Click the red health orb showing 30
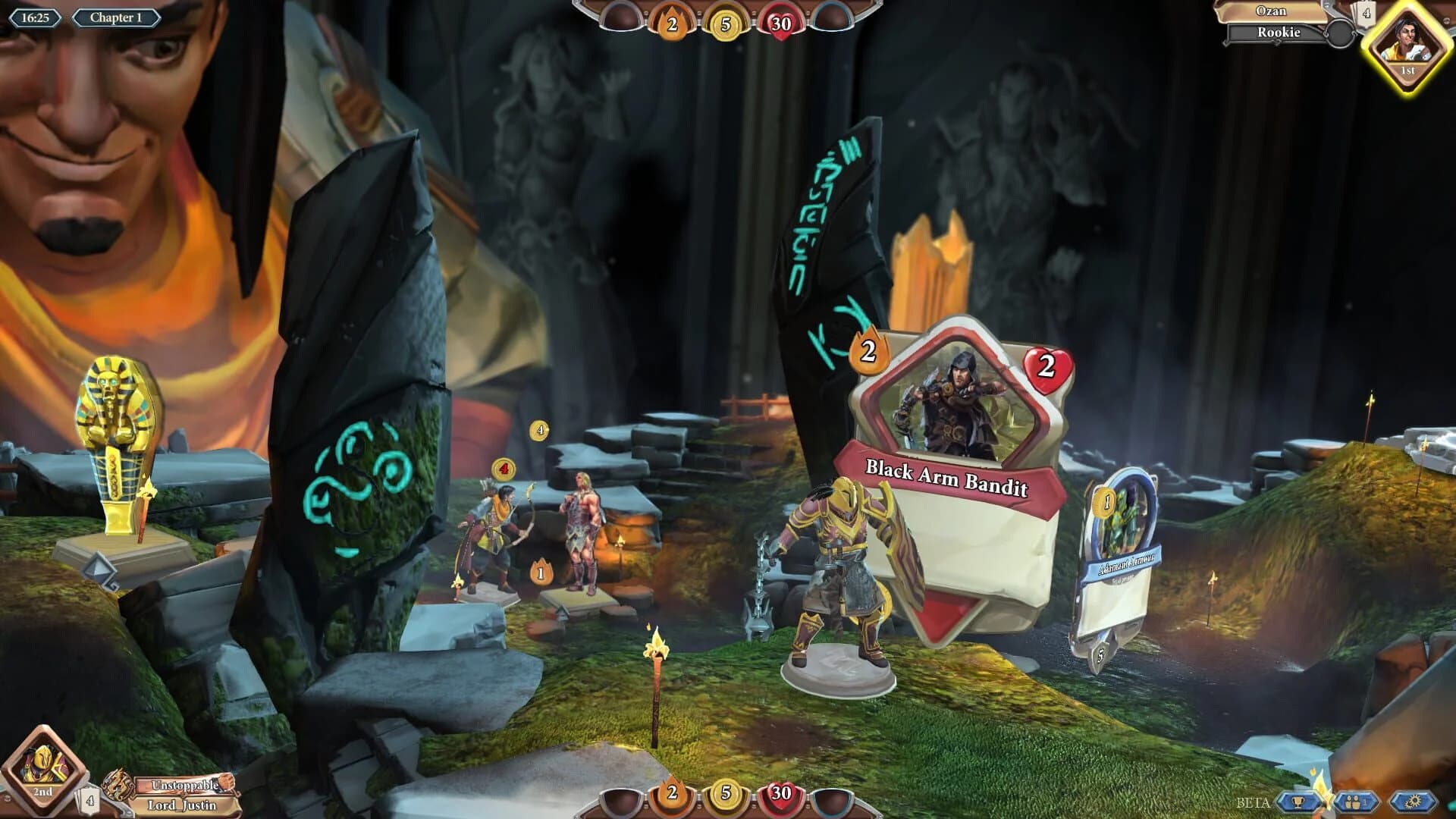Image resolution: width=1456 pixels, height=819 pixels. (780, 23)
